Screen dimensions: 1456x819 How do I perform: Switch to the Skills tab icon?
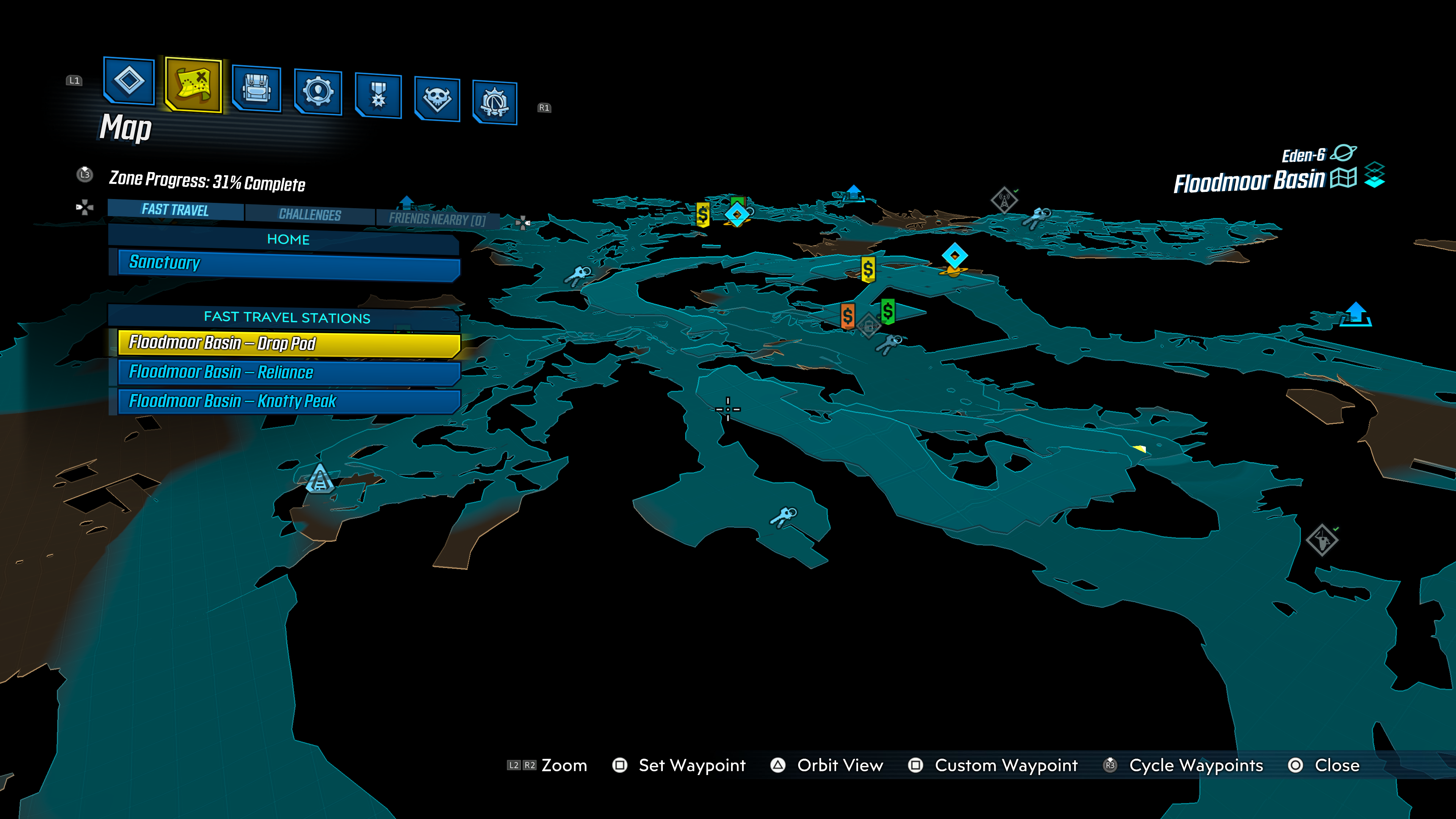click(x=318, y=92)
